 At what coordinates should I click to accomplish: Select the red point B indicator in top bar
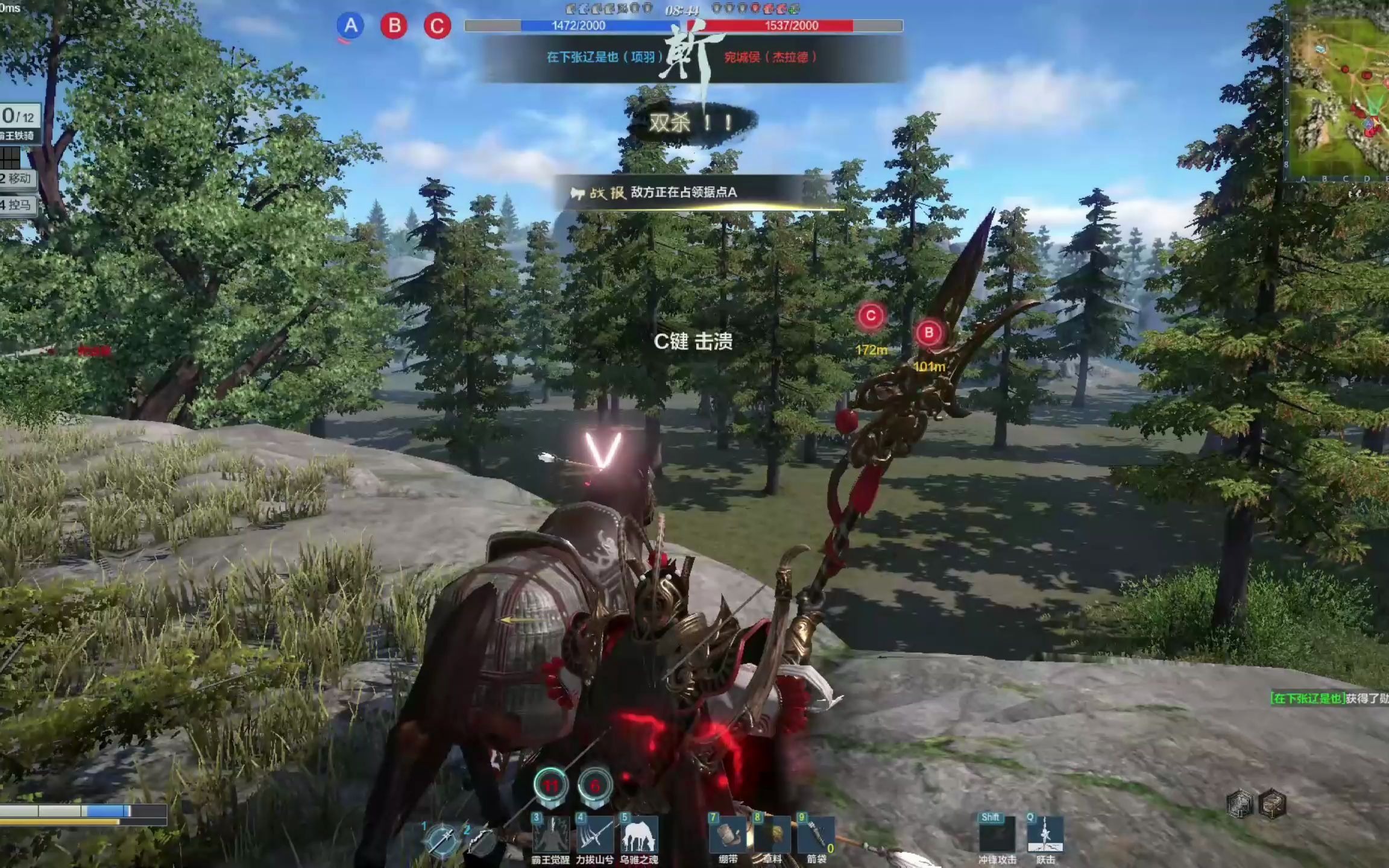pos(394,26)
